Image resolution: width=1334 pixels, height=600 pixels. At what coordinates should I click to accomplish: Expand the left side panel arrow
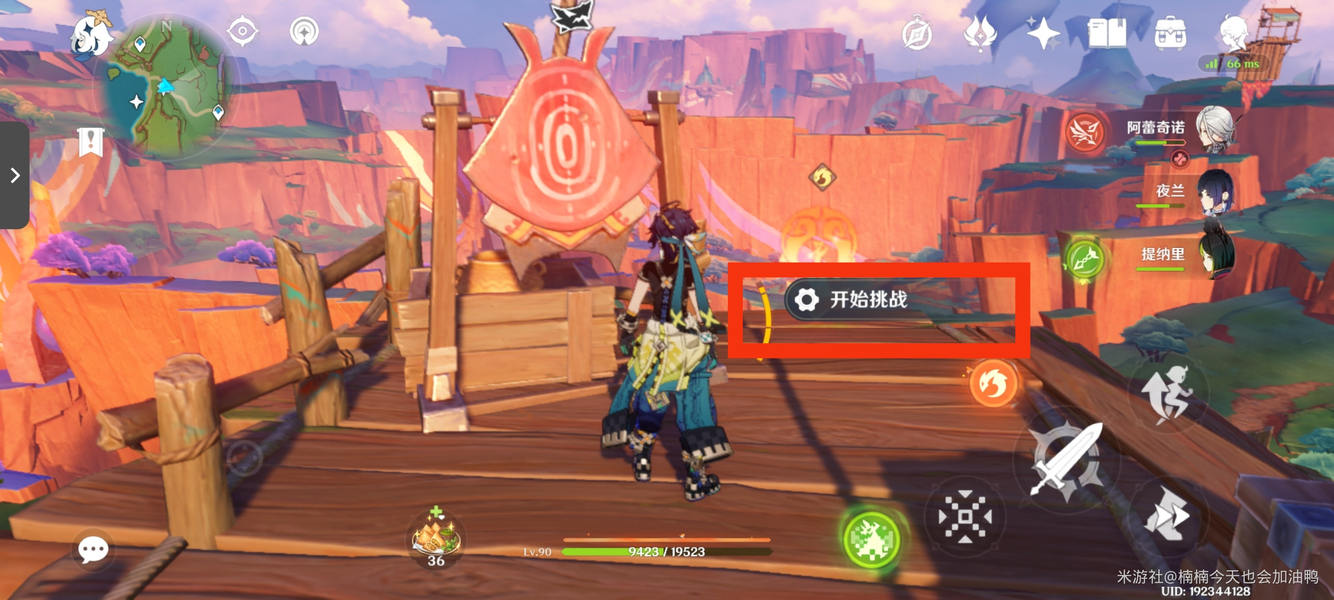(14, 176)
